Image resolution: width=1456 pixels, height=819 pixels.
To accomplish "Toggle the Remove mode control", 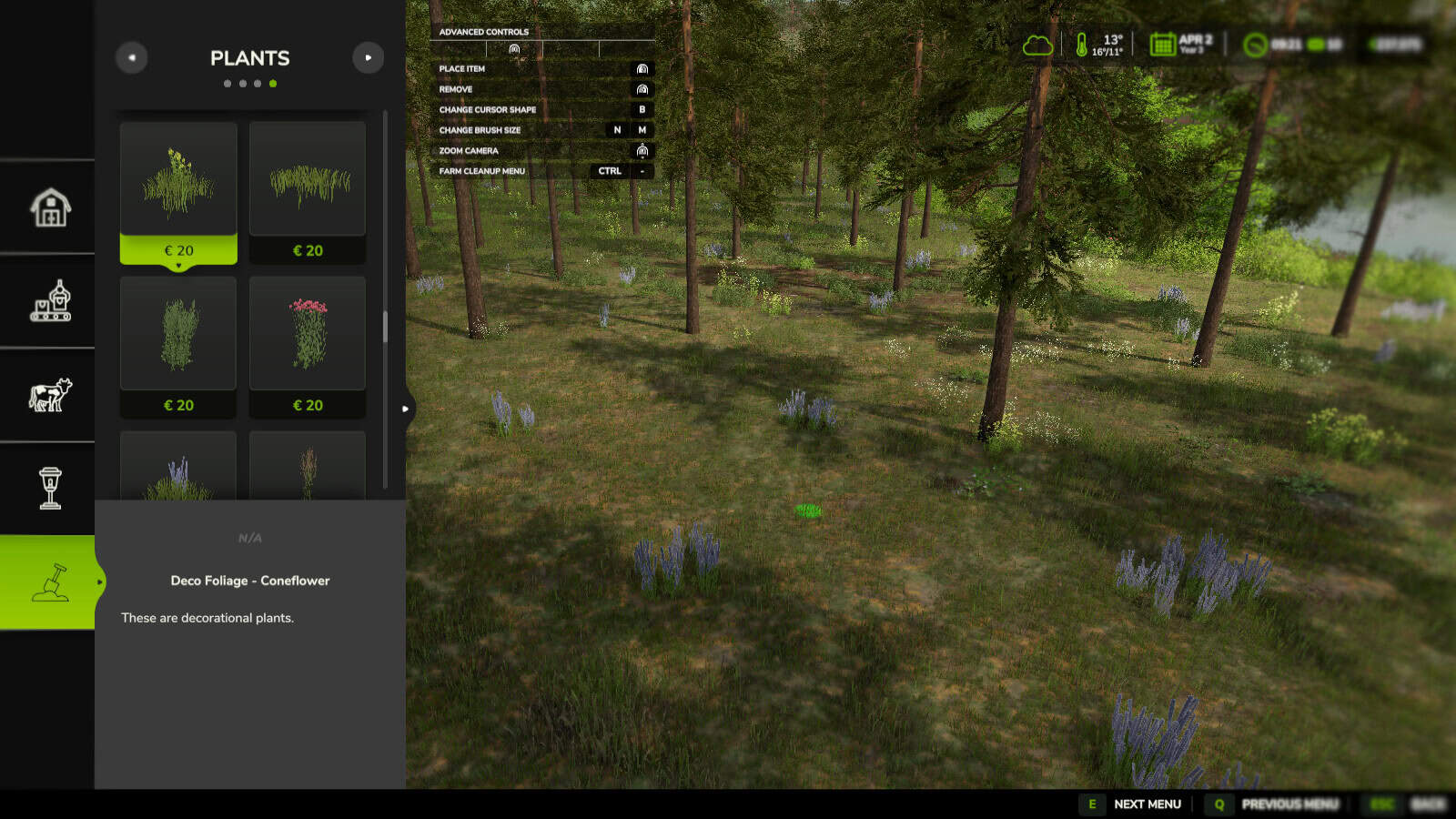I will coord(641,88).
